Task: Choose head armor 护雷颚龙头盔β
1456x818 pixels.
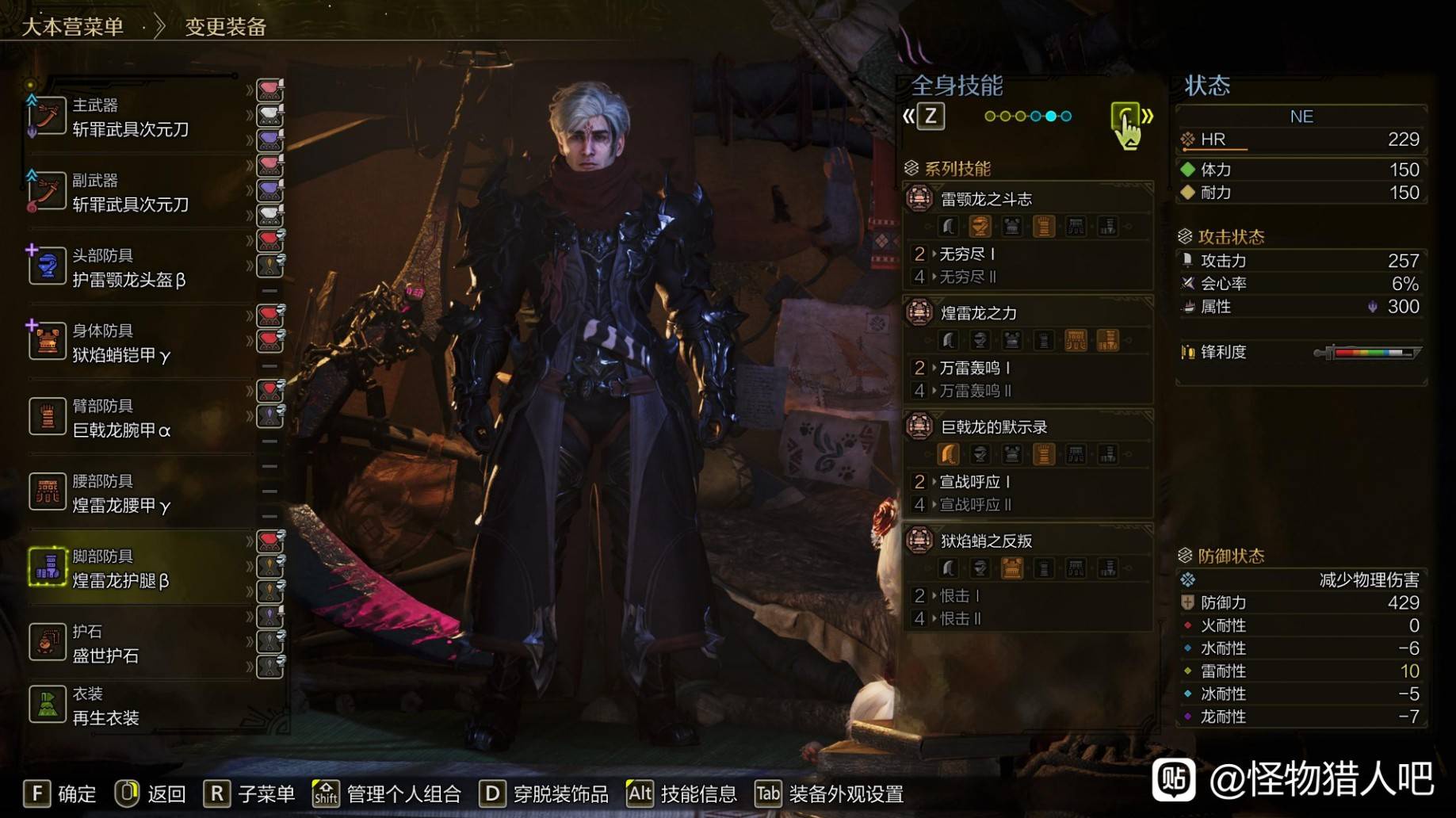Action: tap(128, 269)
